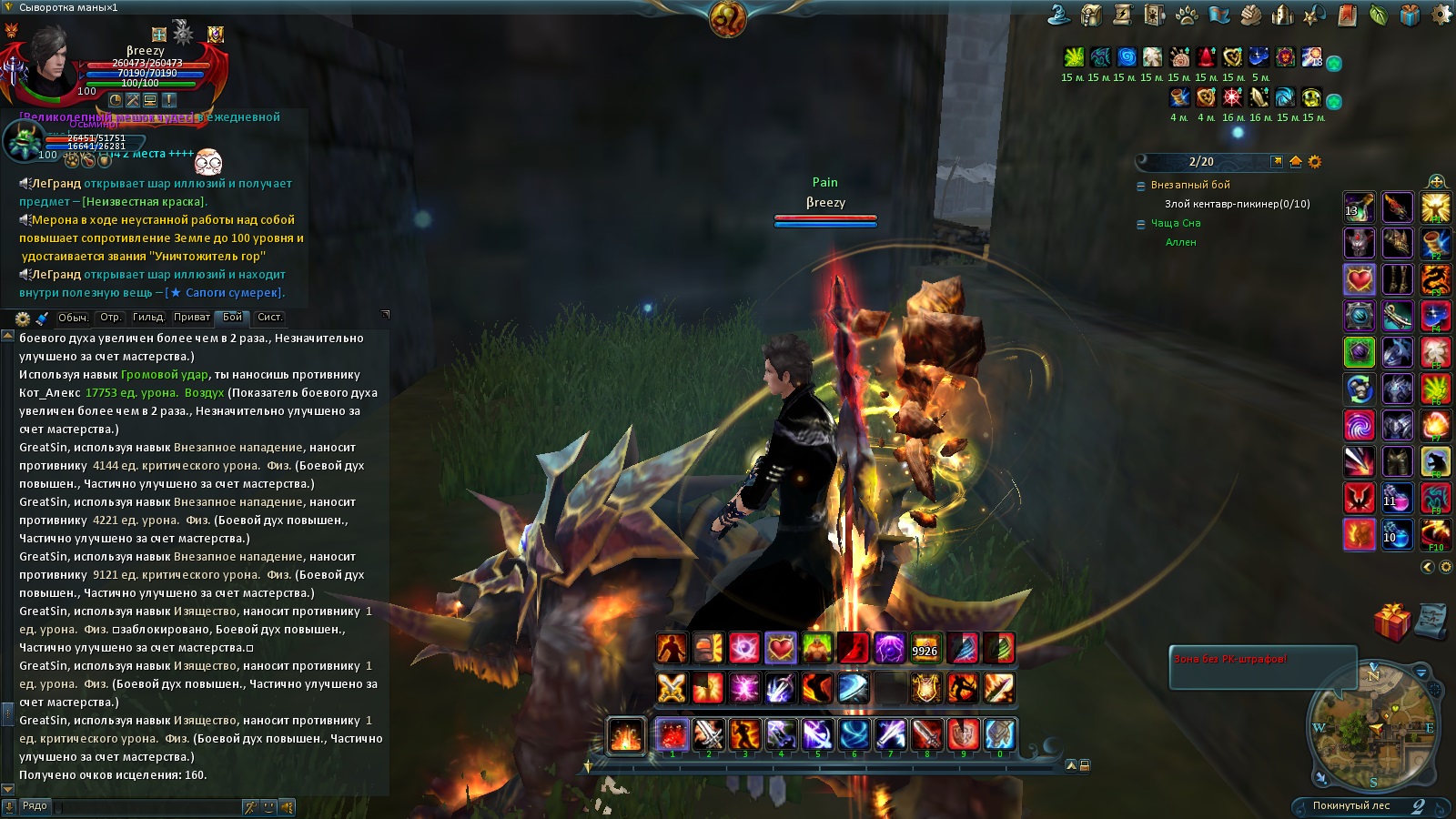This screenshot has width=1456, height=819.
Task: Activate the heart skill in the top hotbar row
Action: pos(781,649)
